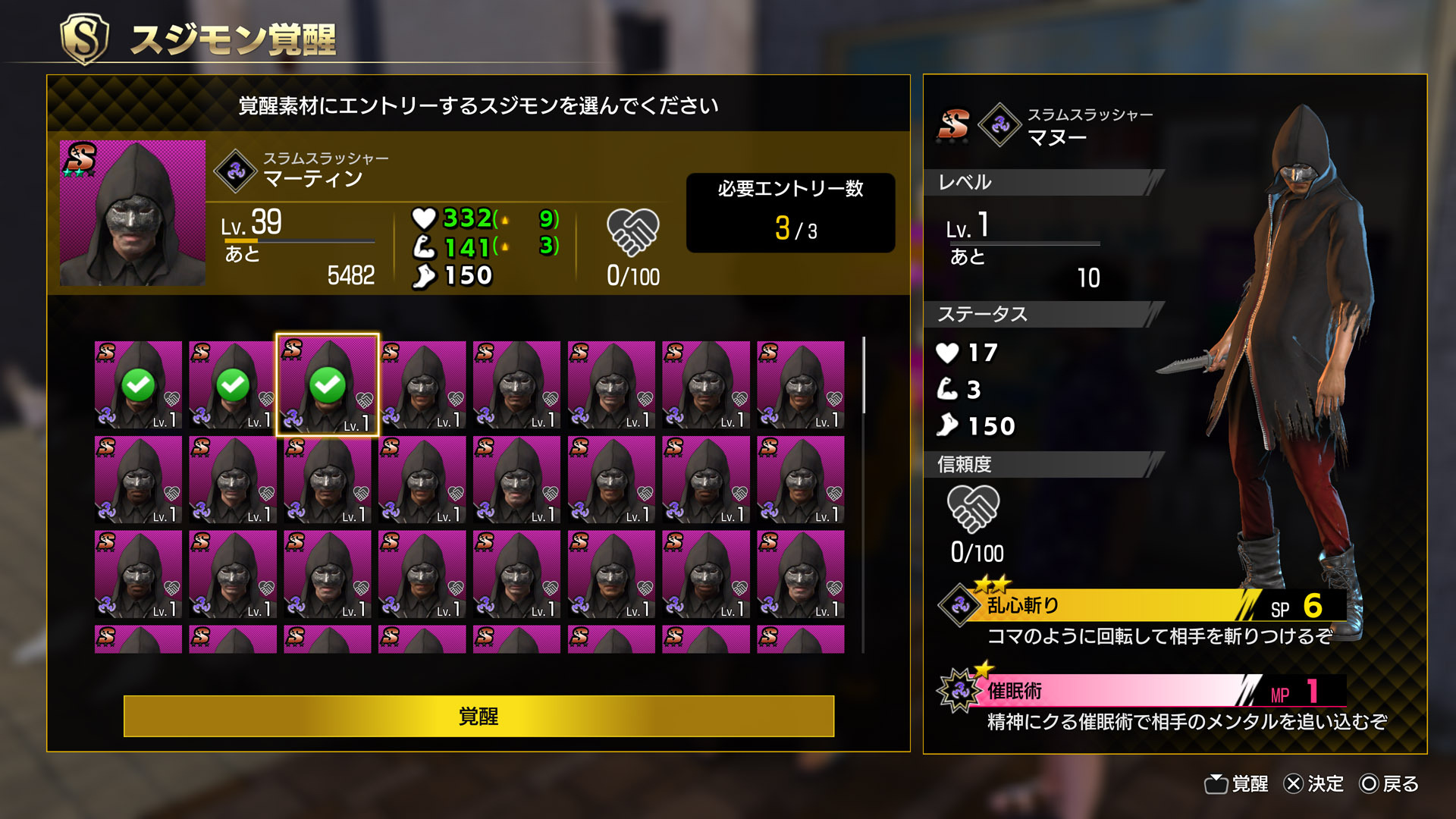Click the S rank badge above マヌー
Image resolution: width=1456 pixels, height=819 pixels.
953,124
